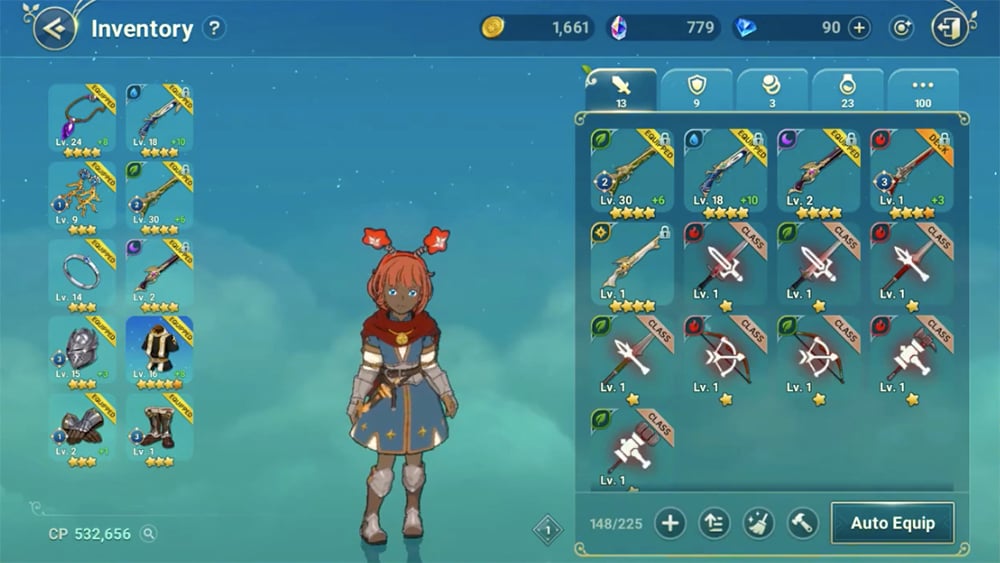Open the Inventory help question mark
The width and height of the screenshot is (1000, 563).
[x=214, y=28]
